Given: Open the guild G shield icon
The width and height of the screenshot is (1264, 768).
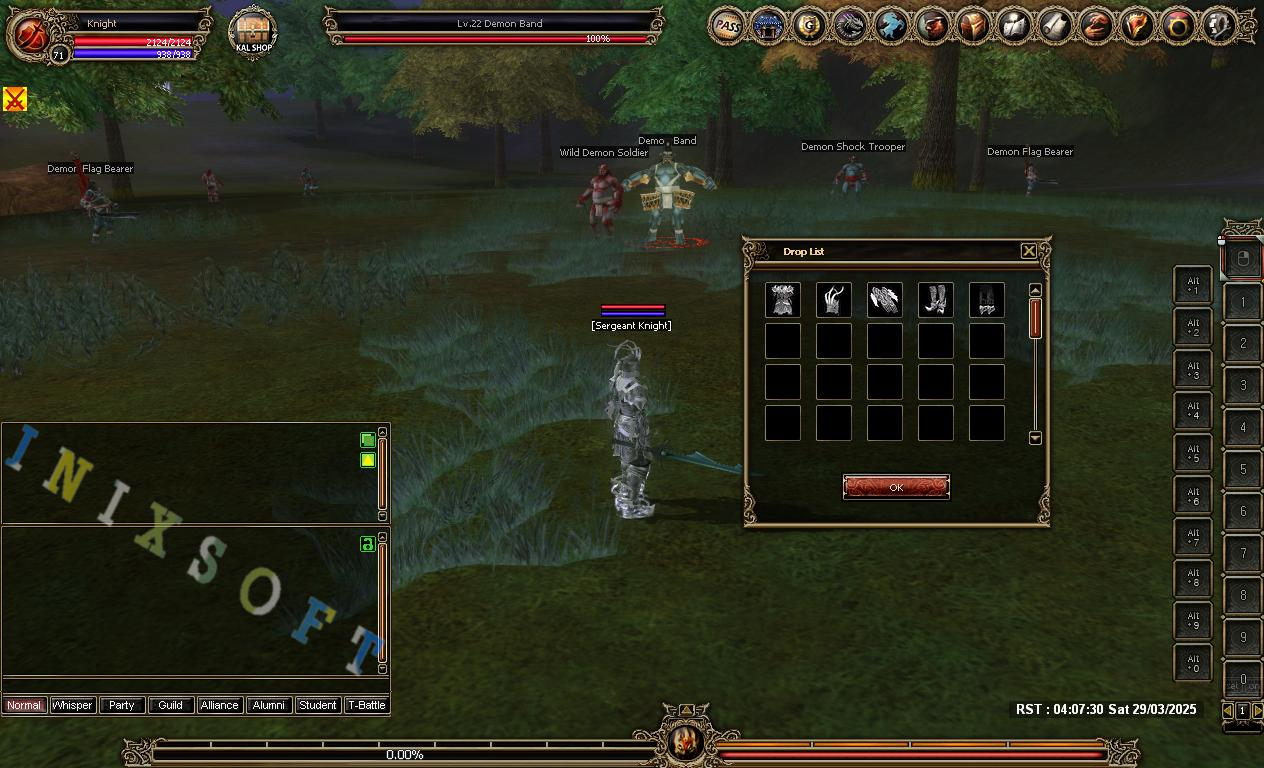Looking at the screenshot, I should tap(809, 26).
